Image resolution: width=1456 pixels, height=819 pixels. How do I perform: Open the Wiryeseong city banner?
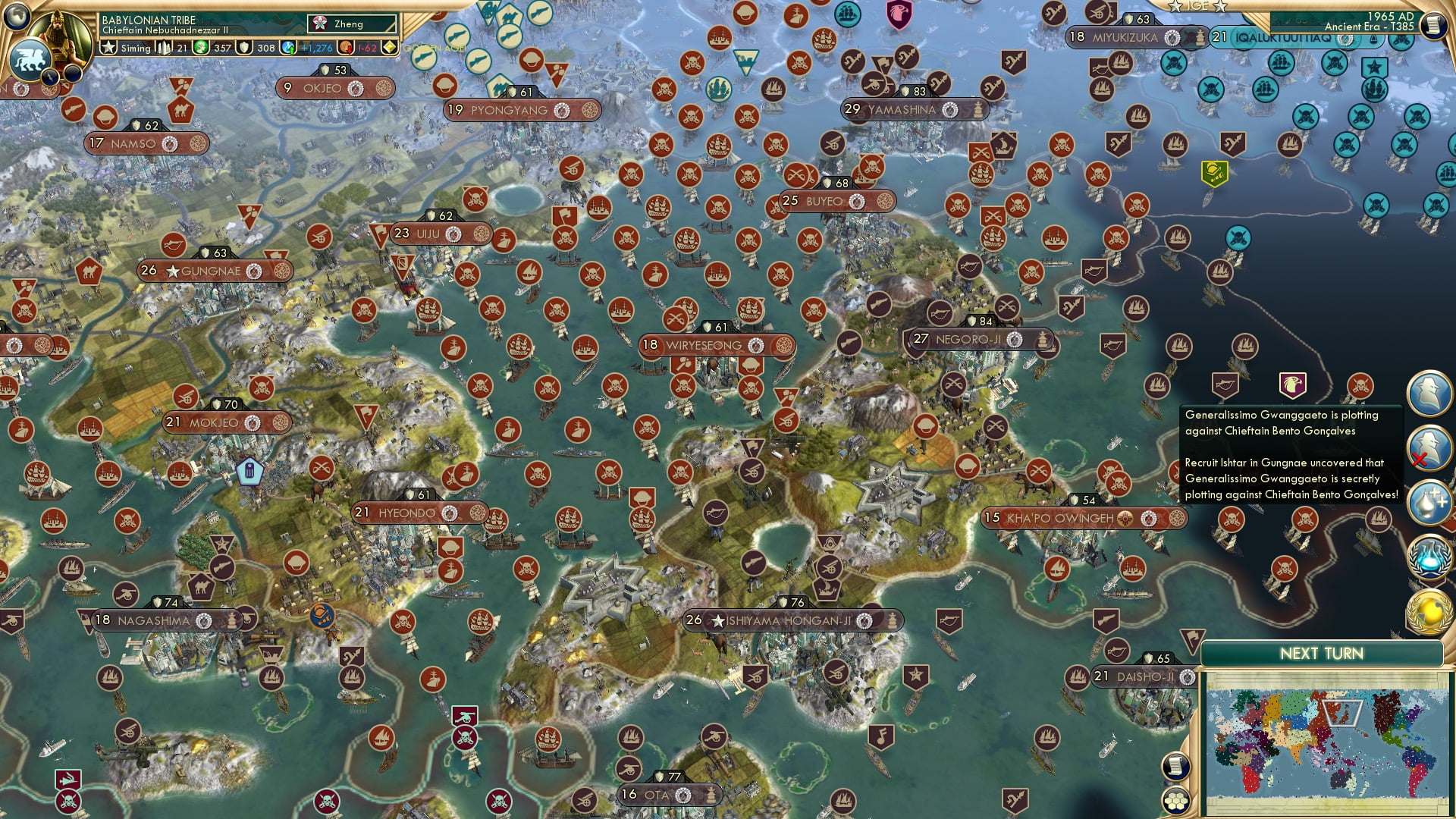(717, 345)
